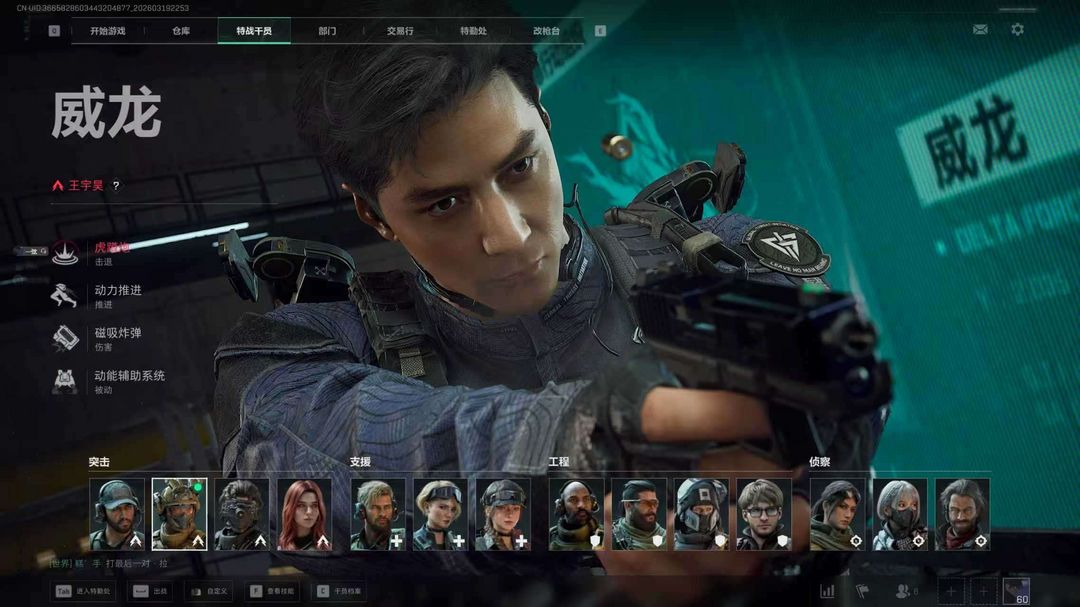Open the 开始游戏 (Start Game) tab
The height and width of the screenshot is (607, 1080).
coord(108,31)
